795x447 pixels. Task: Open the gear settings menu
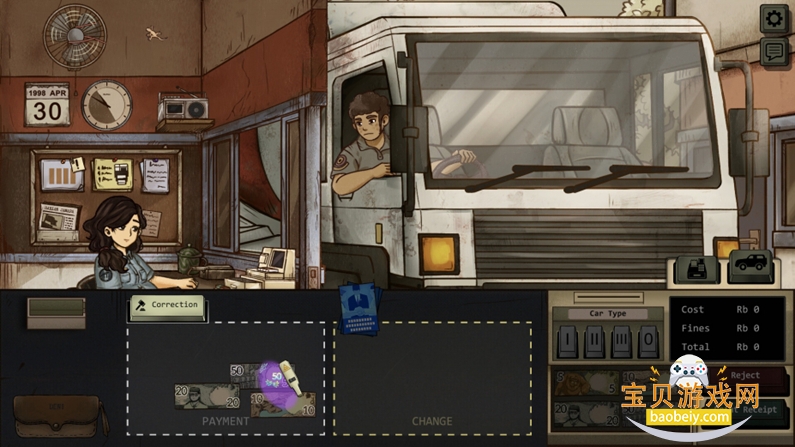[773, 18]
